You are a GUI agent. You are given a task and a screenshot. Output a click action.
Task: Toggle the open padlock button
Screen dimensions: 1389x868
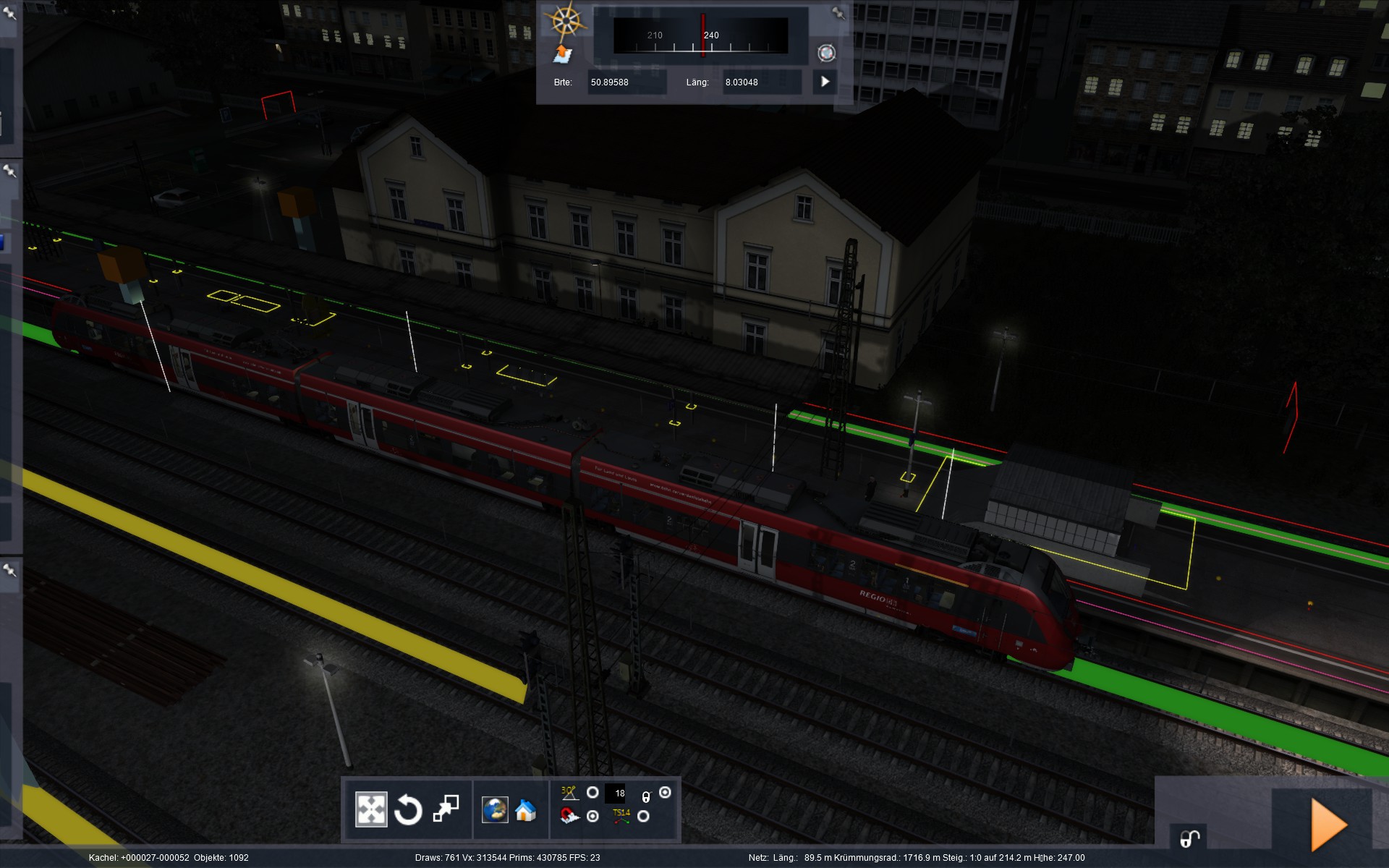[x=1190, y=838]
